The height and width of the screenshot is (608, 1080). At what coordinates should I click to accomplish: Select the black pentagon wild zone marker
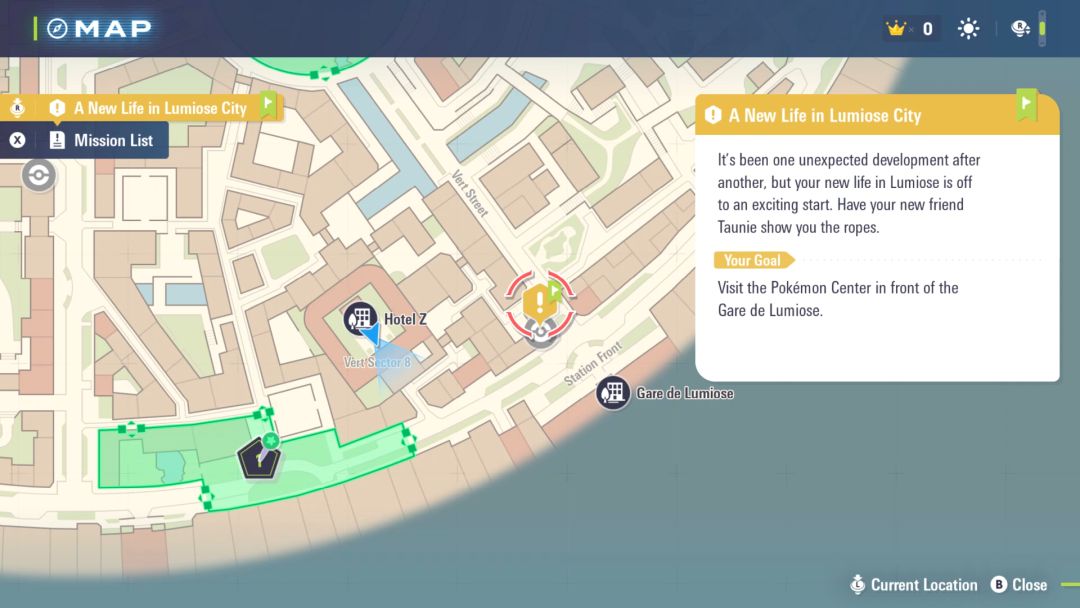(x=258, y=459)
